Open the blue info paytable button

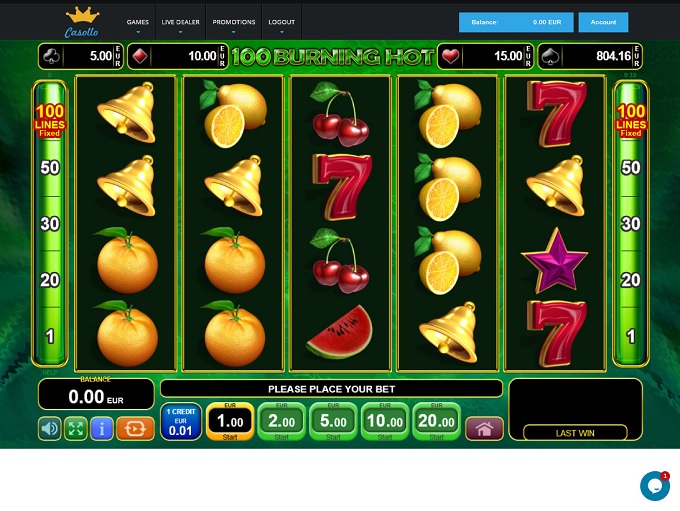pyautogui.click(x=101, y=429)
